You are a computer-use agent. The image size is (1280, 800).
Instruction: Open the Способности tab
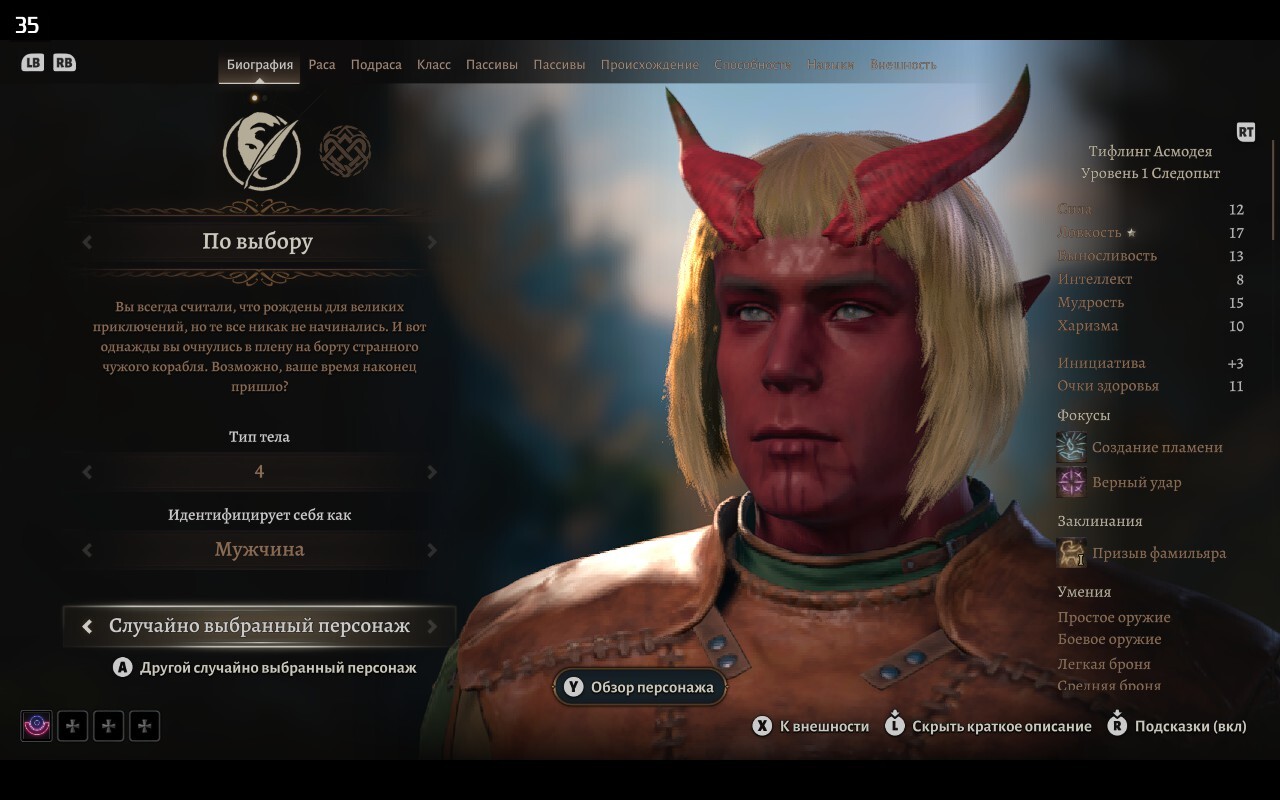click(x=752, y=65)
